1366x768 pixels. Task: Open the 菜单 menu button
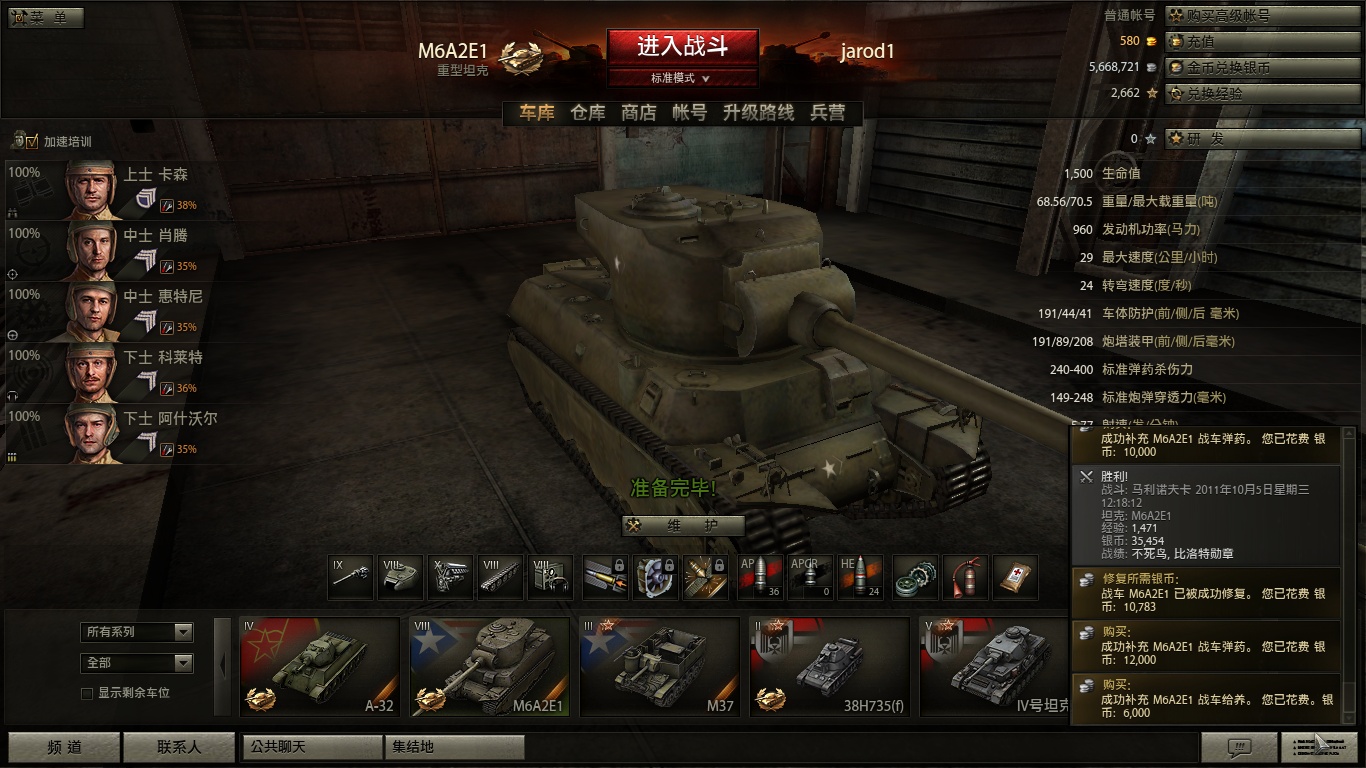(x=46, y=18)
